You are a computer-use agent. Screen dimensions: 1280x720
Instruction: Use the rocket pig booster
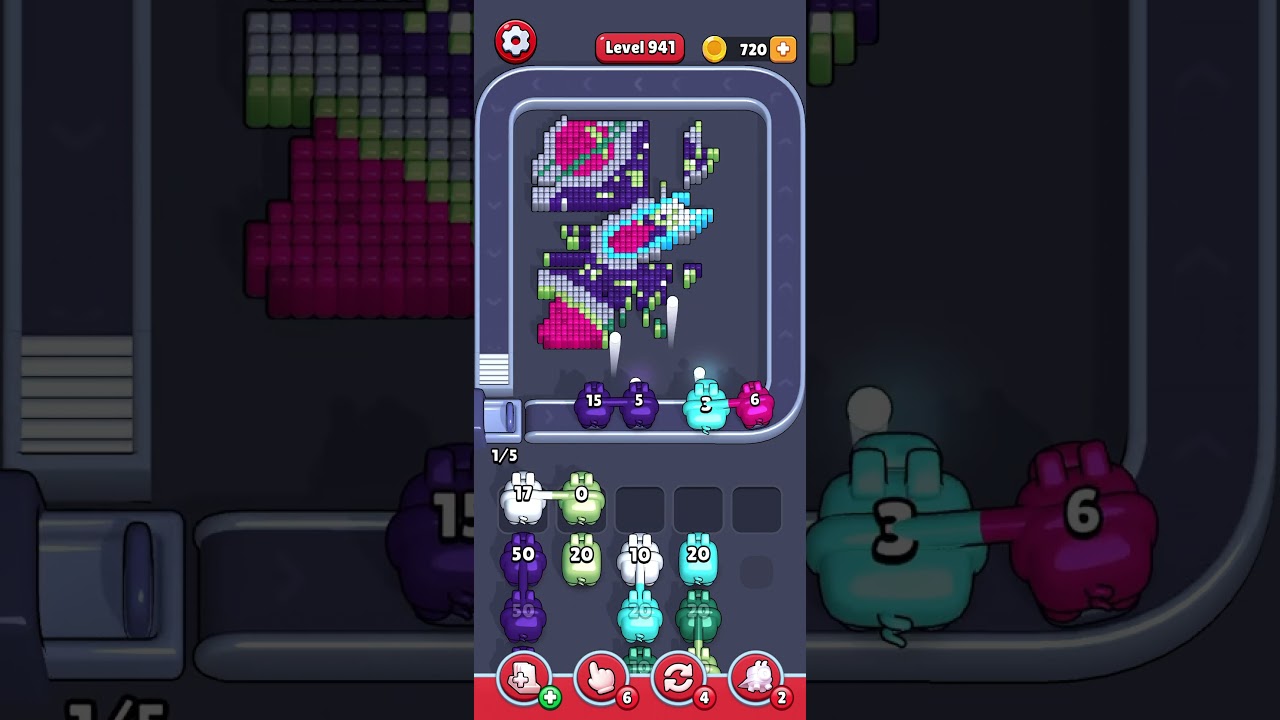pyautogui.click(x=755, y=679)
